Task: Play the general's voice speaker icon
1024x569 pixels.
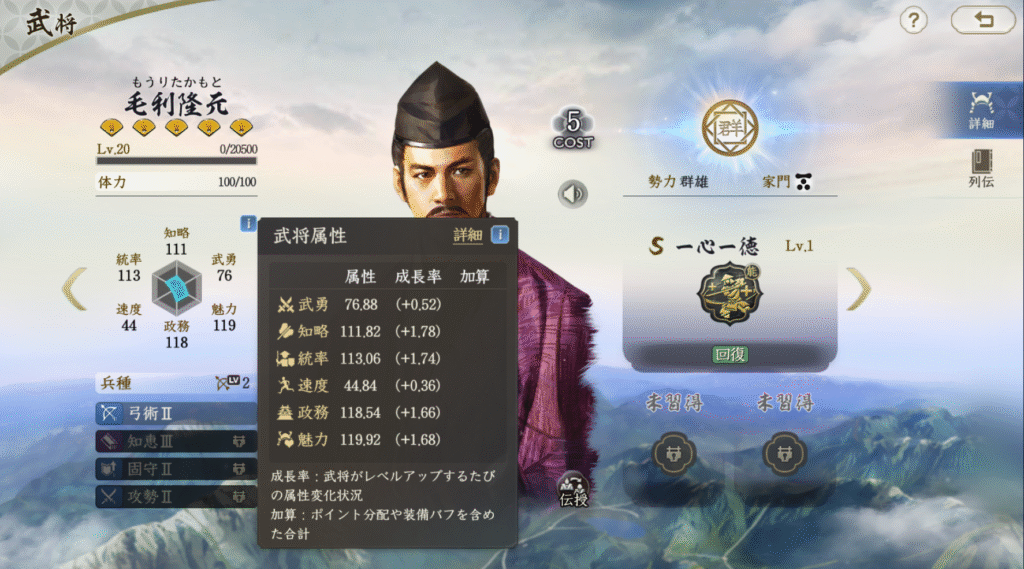Action: tap(573, 193)
